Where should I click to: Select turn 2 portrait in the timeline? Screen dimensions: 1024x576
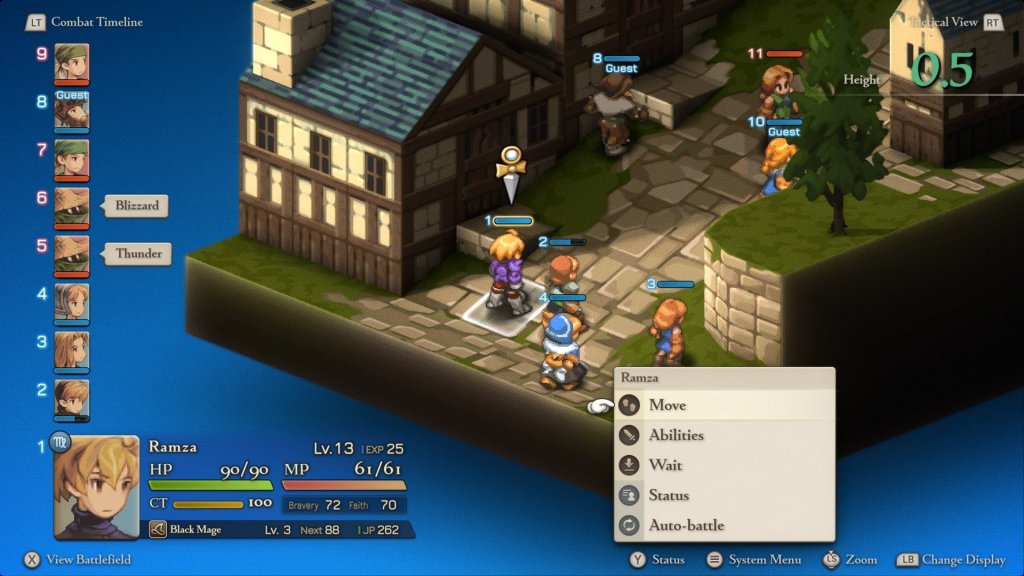pos(71,398)
